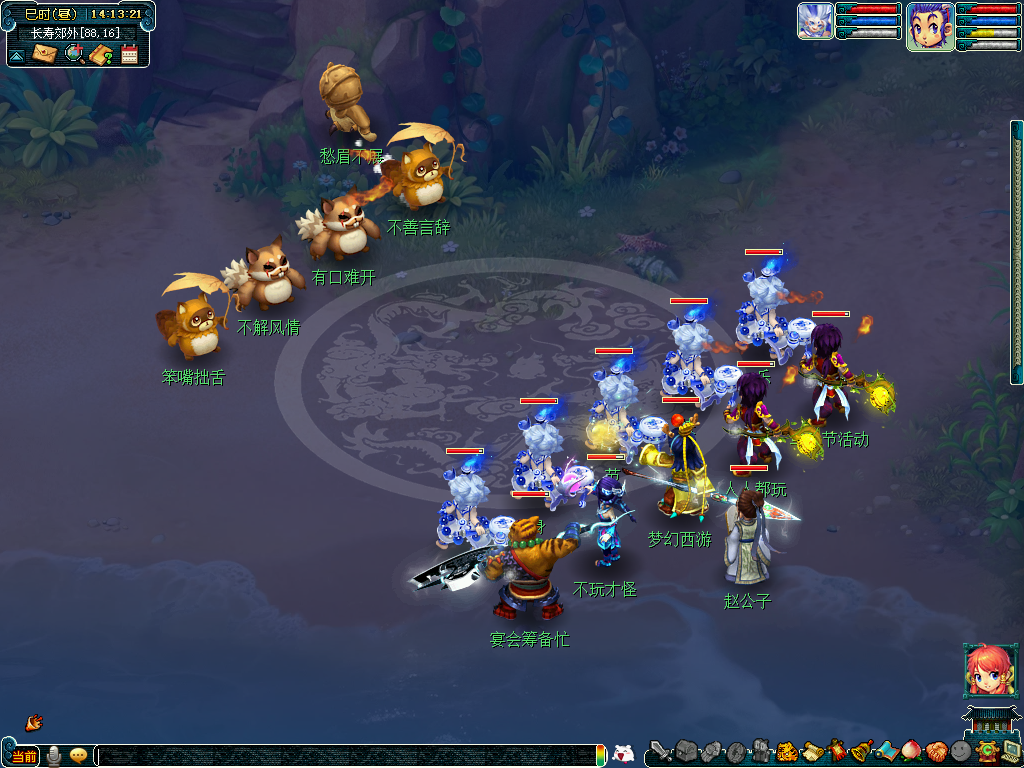Viewport: 1024px width, 768px height.
Task: Click the 当前 chat channel button
Action: (x=25, y=756)
